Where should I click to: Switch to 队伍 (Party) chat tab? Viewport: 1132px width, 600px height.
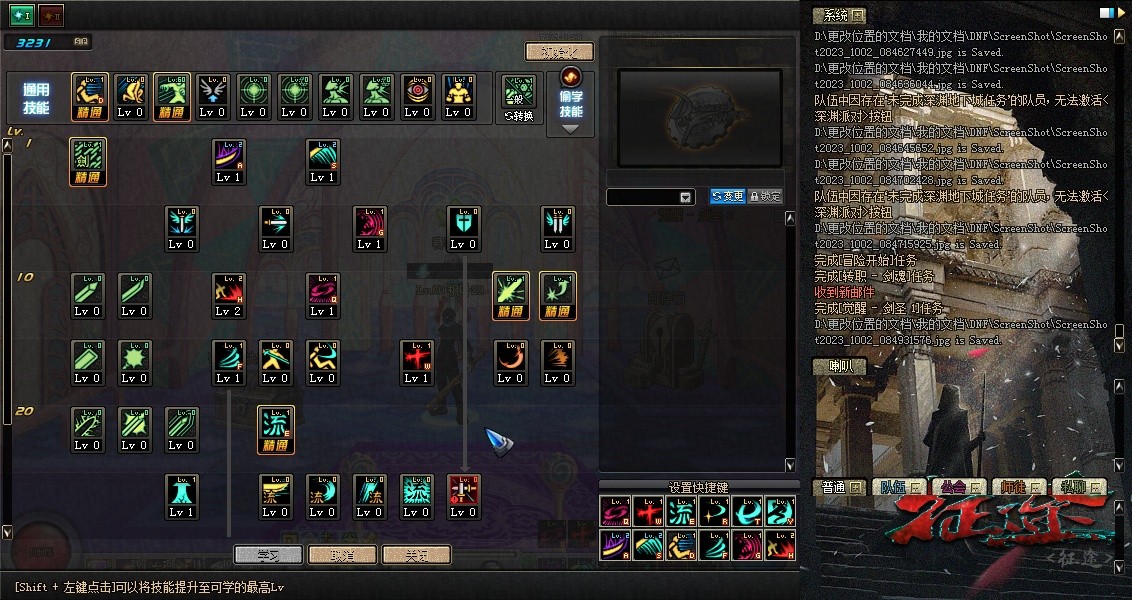click(x=892, y=487)
